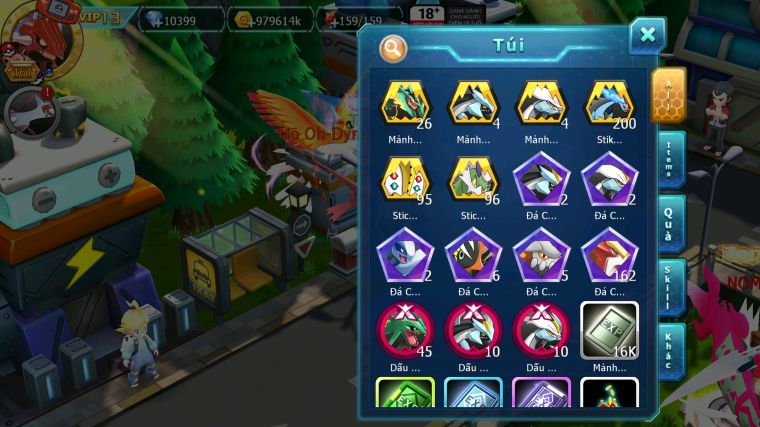Select the Lugia stone with count 2

click(405, 255)
